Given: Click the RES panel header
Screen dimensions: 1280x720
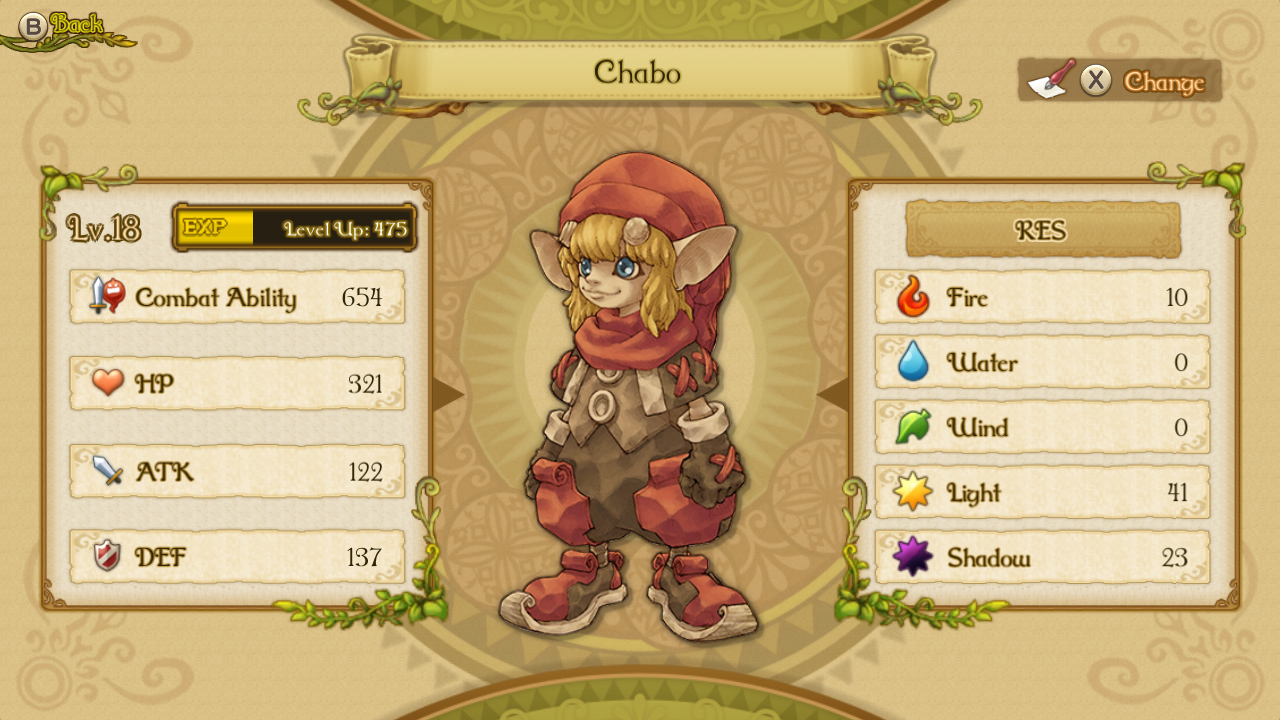Looking at the screenshot, I should tap(1042, 230).
